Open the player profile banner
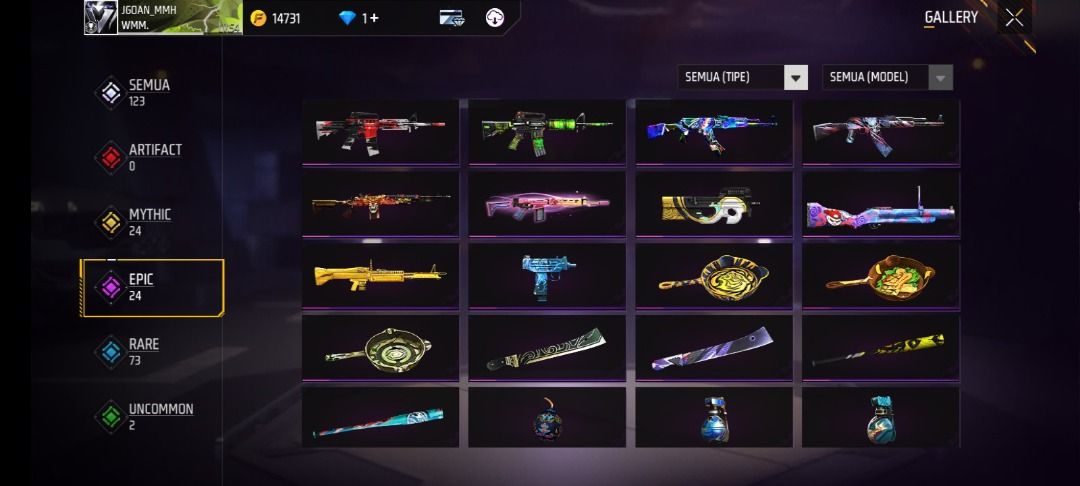The width and height of the screenshot is (1080, 486). tap(163, 18)
